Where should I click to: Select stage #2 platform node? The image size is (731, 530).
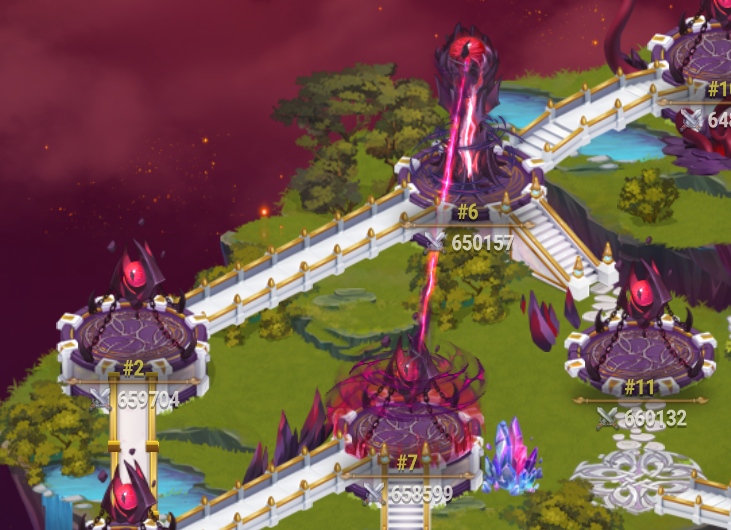click(x=133, y=332)
